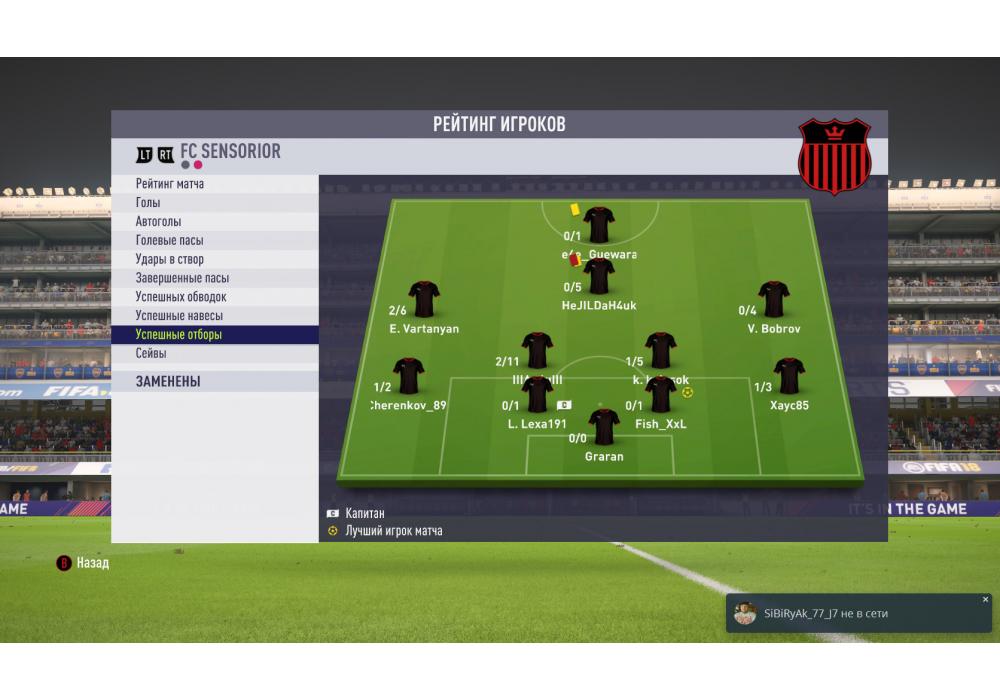This screenshot has width=1000, height=700.
Task: Pick Fish_XxL in the formation view
Action: [661, 396]
